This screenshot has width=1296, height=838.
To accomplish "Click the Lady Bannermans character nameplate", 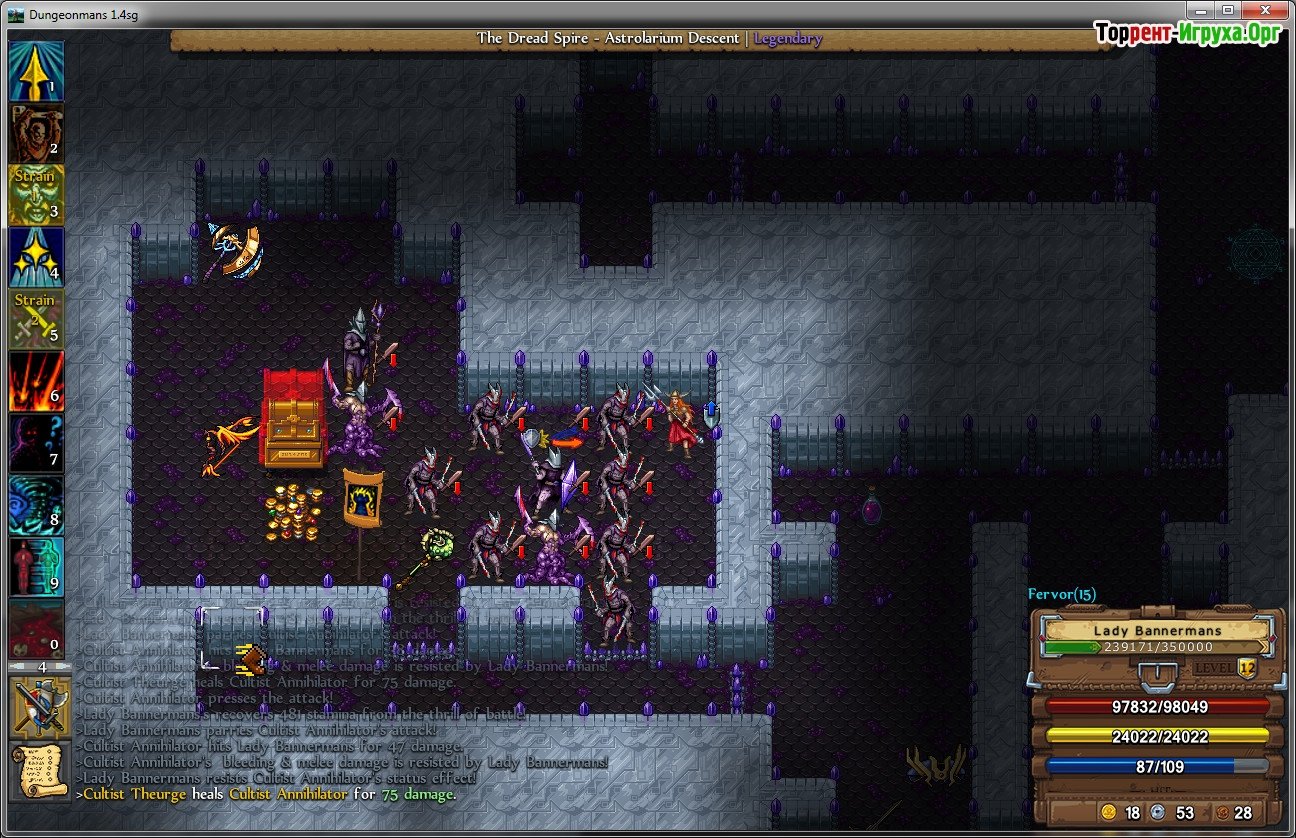I will [x=1159, y=631].
